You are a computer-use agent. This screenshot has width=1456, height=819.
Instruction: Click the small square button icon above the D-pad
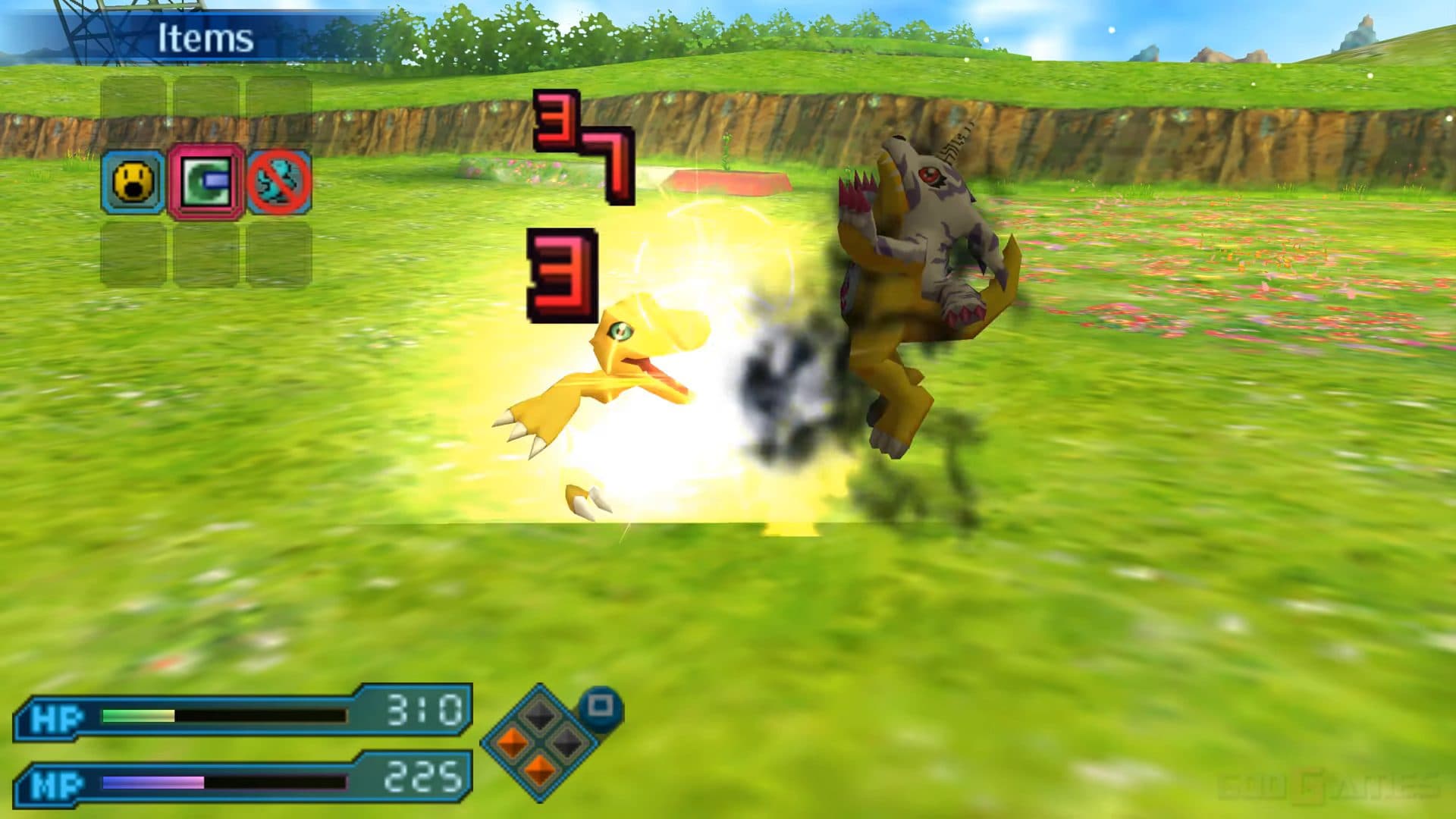598,704
